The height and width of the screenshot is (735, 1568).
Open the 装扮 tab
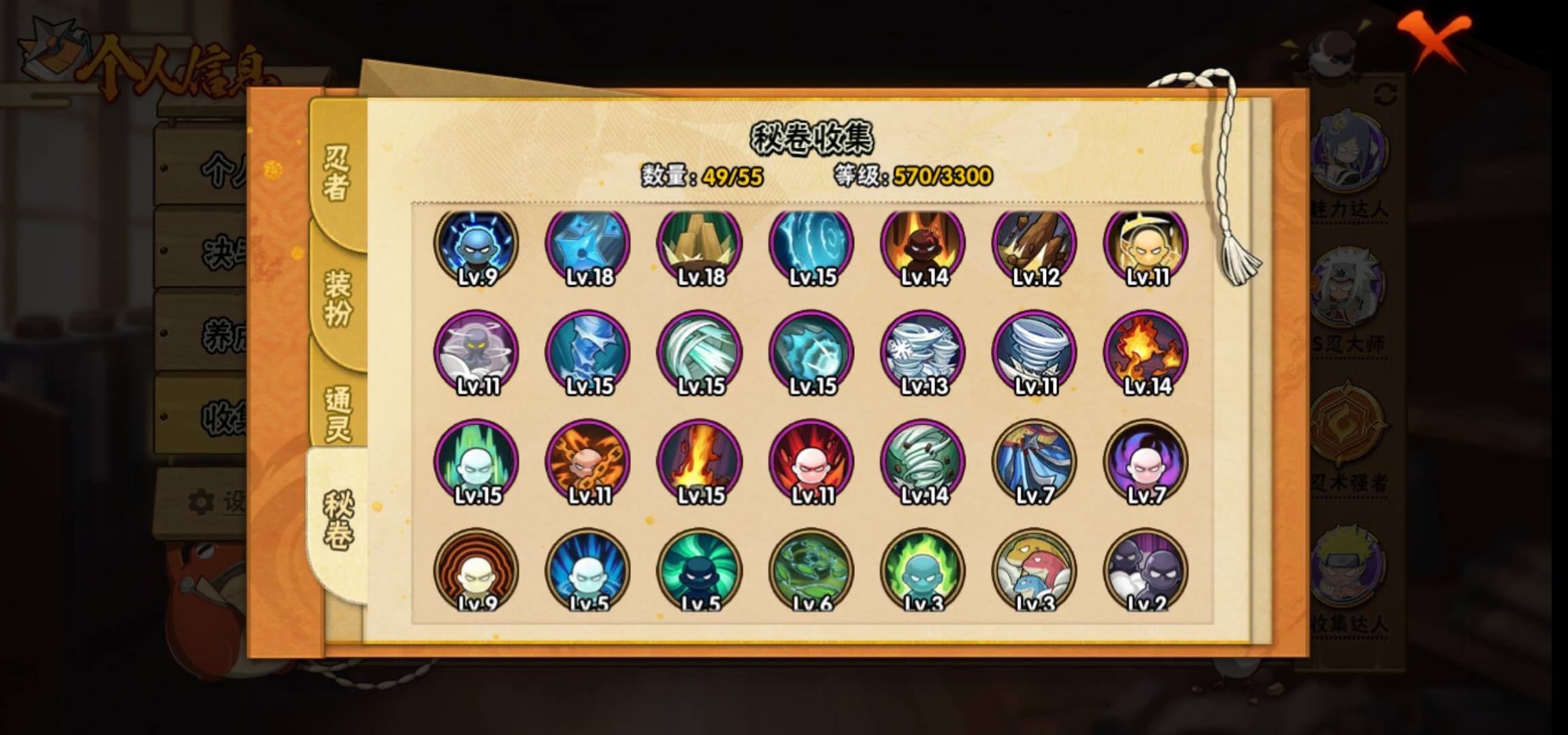pyautogui.click(x=337, y=298)
